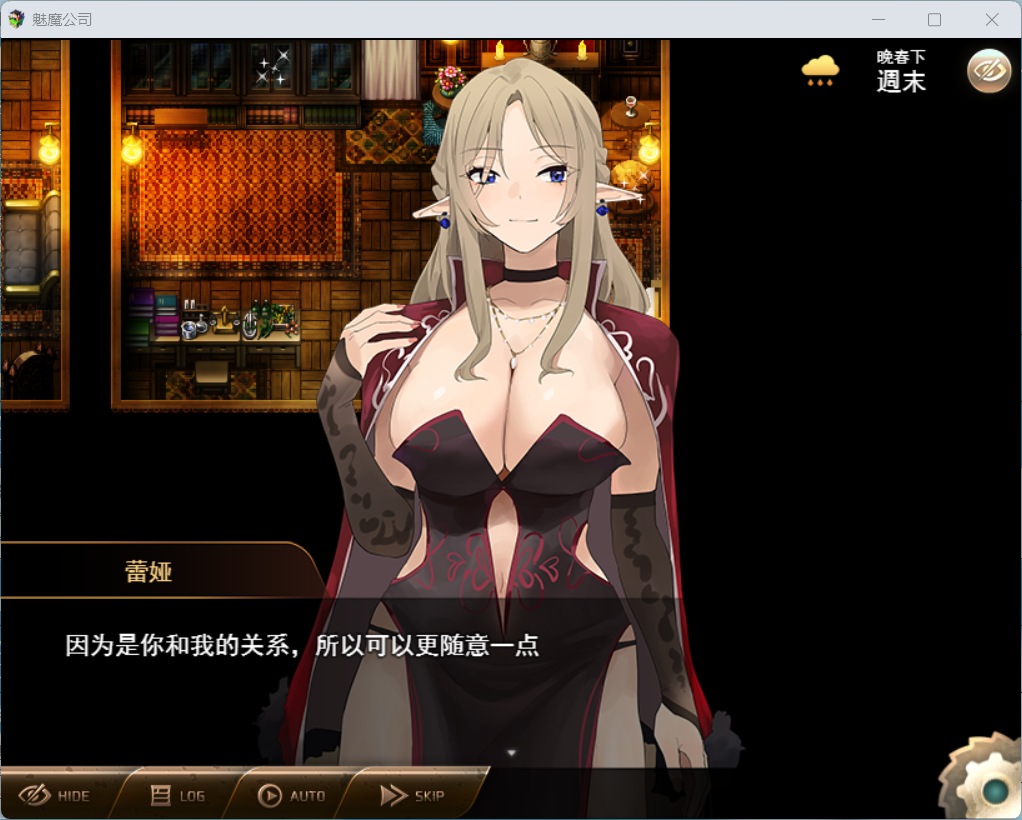This screenshot has width=1022, height=820.
Task: Maximize the game window
Action: pos(934,19)
